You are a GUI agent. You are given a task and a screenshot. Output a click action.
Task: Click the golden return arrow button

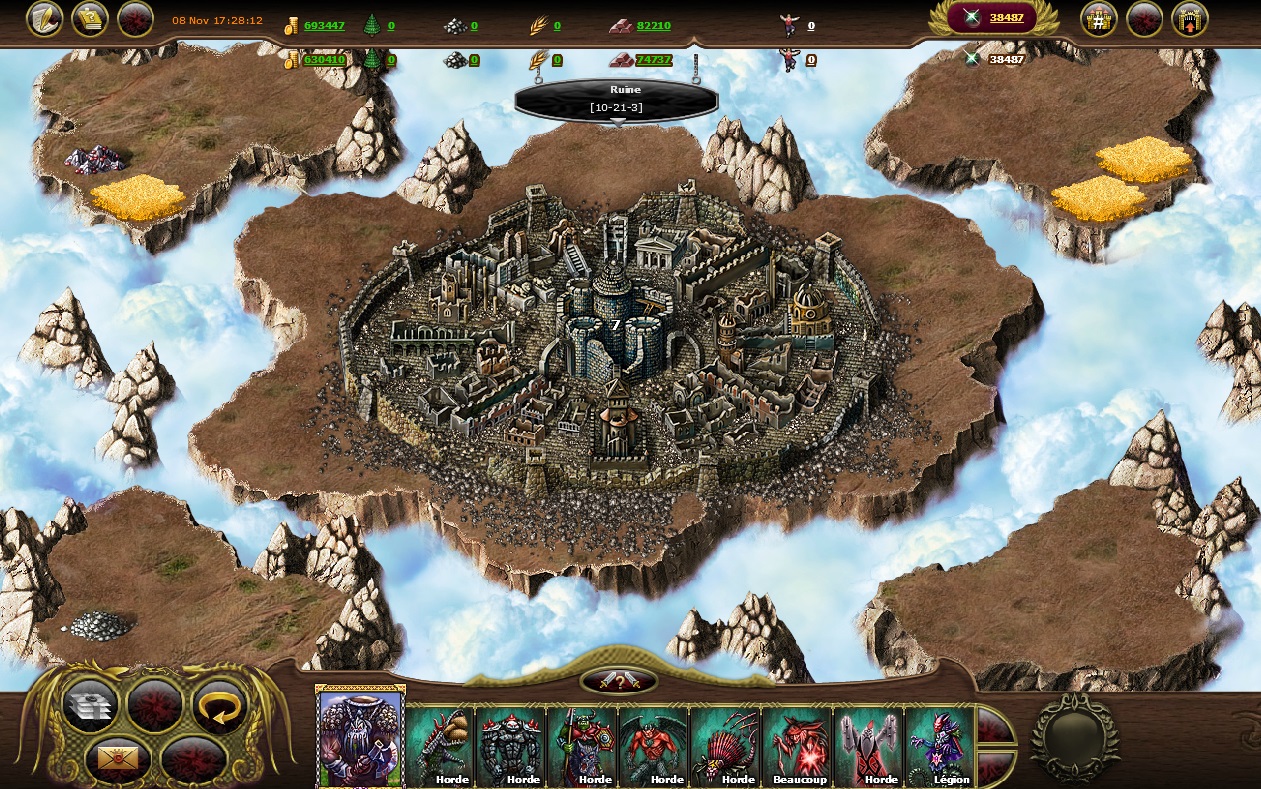point(218,705)
